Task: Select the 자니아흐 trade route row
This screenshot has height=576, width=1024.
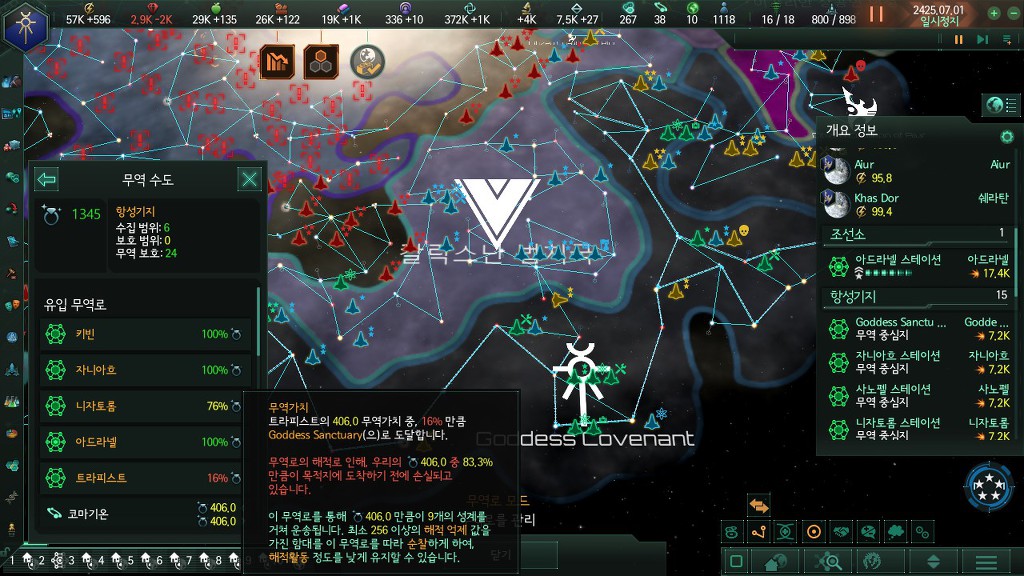Action: (140, 370)
